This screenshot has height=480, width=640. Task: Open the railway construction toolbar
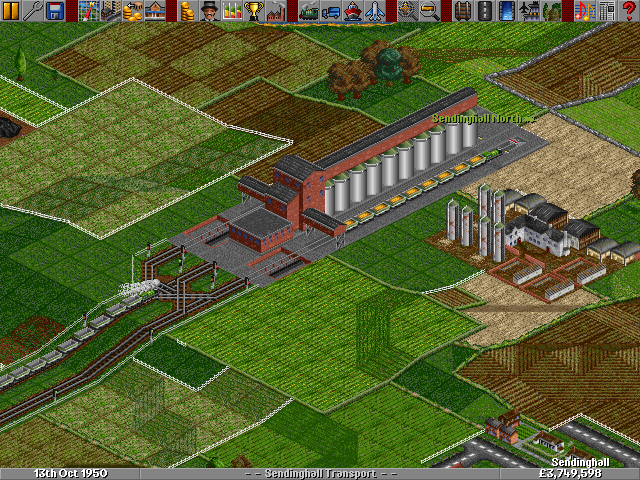point(462,11)
